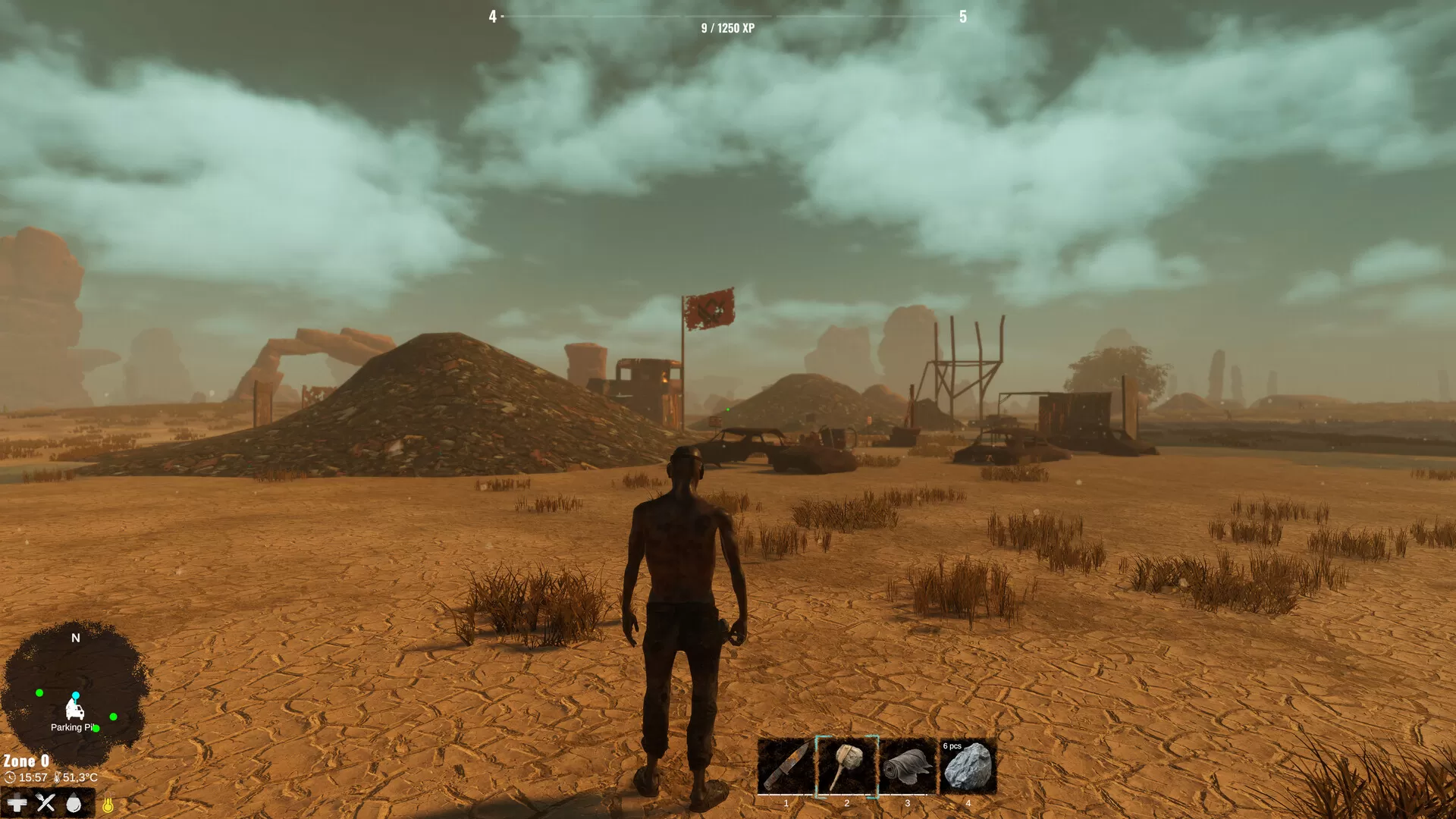1456x819 pixels.
Task: Select the rusty knife hotbar slot
Action: (786, 766)
